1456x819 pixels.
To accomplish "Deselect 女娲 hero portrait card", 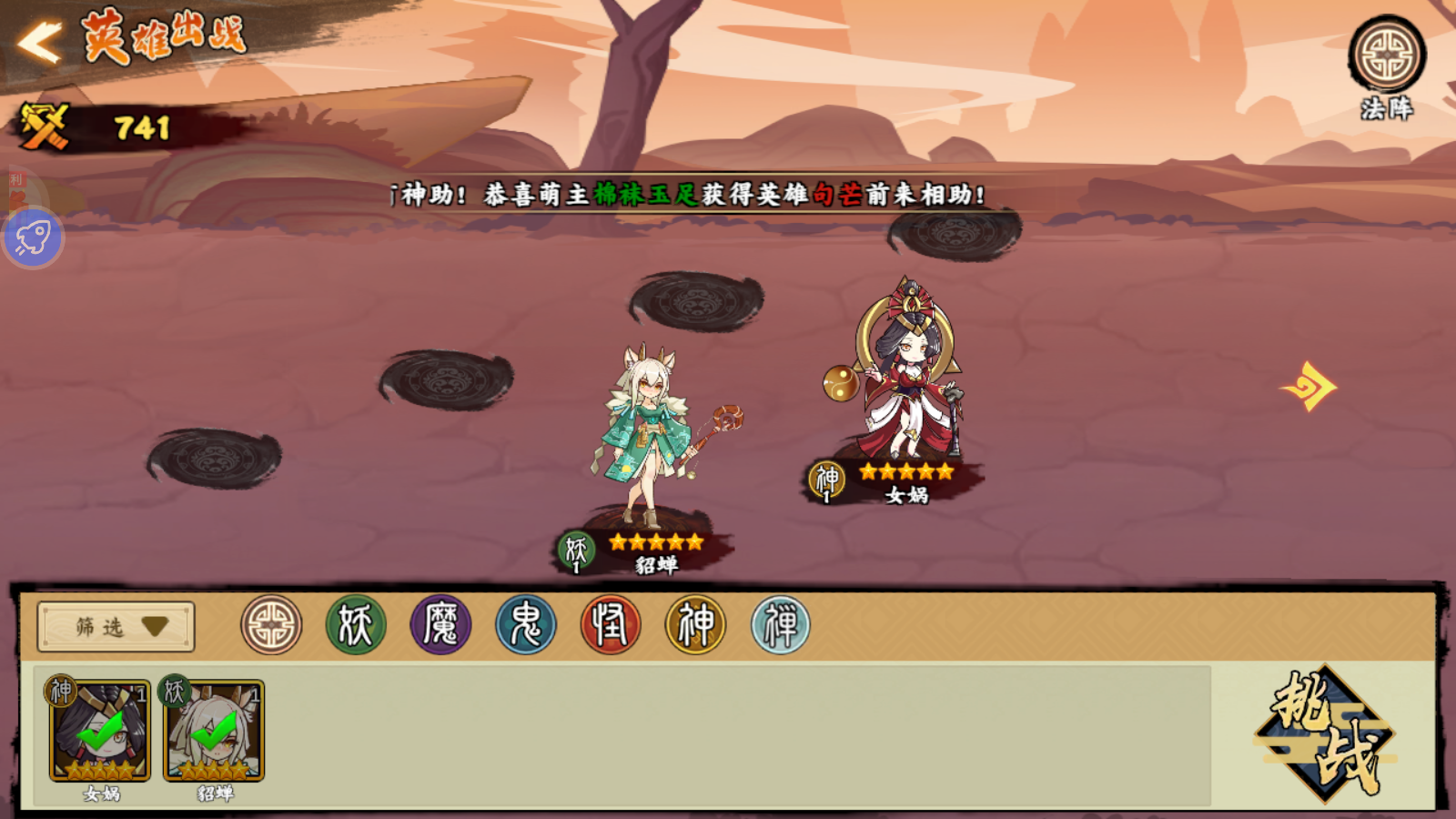I will click(x=100, y=731).
